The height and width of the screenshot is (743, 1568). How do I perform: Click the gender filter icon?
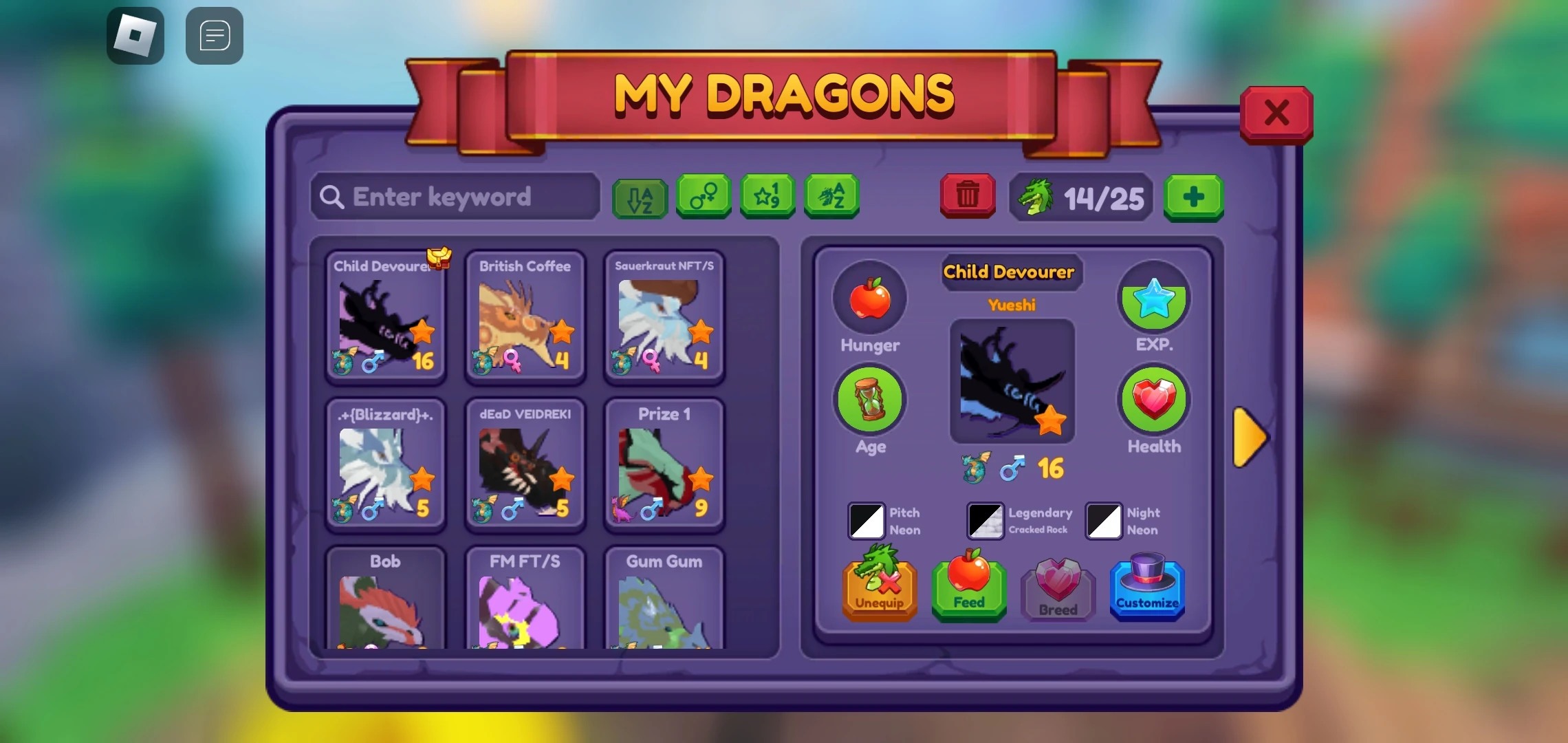click(x=704, y=197)
